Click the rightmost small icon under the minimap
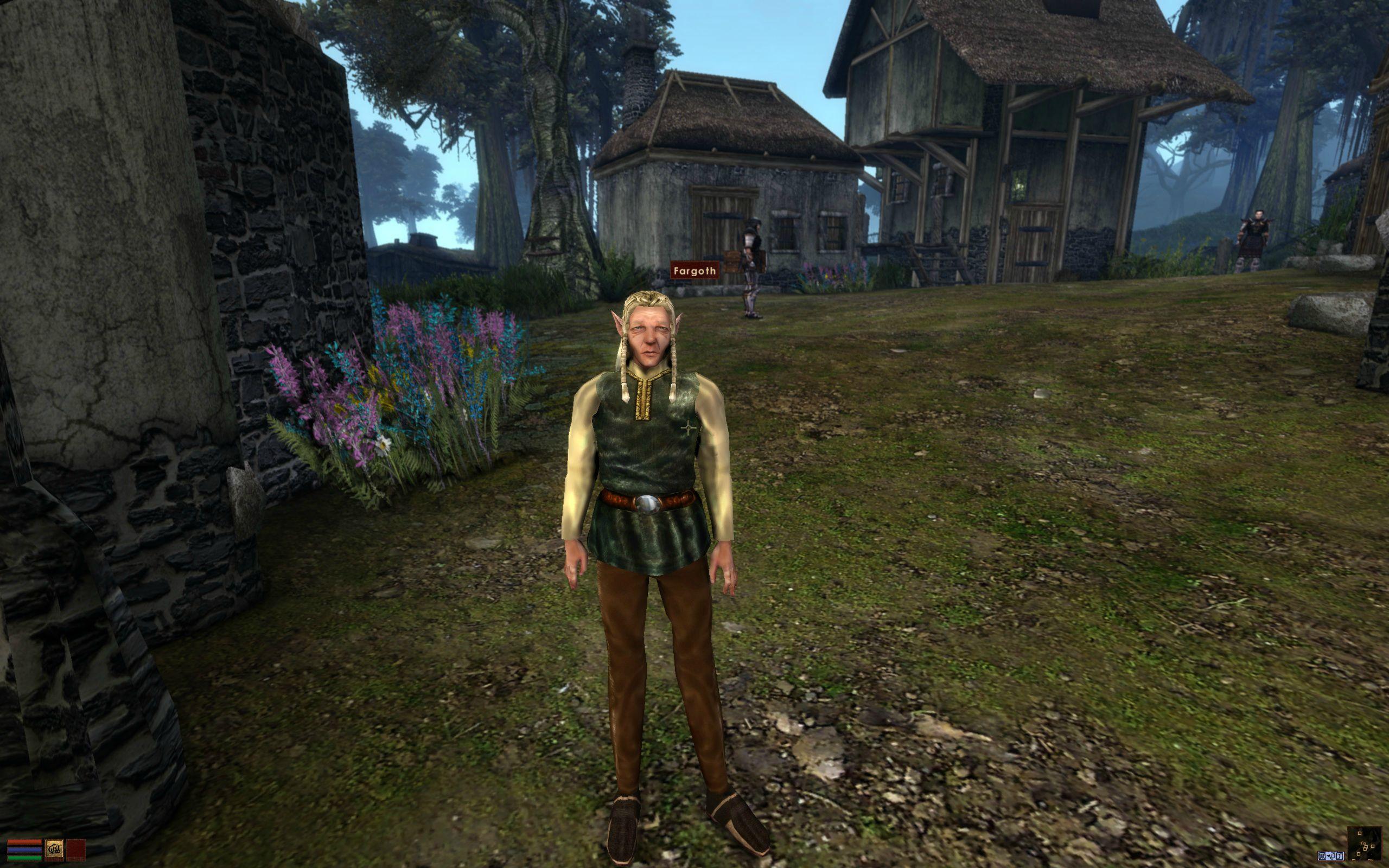The height and width of the screenshot is (868, 1389). (1340, 857)
